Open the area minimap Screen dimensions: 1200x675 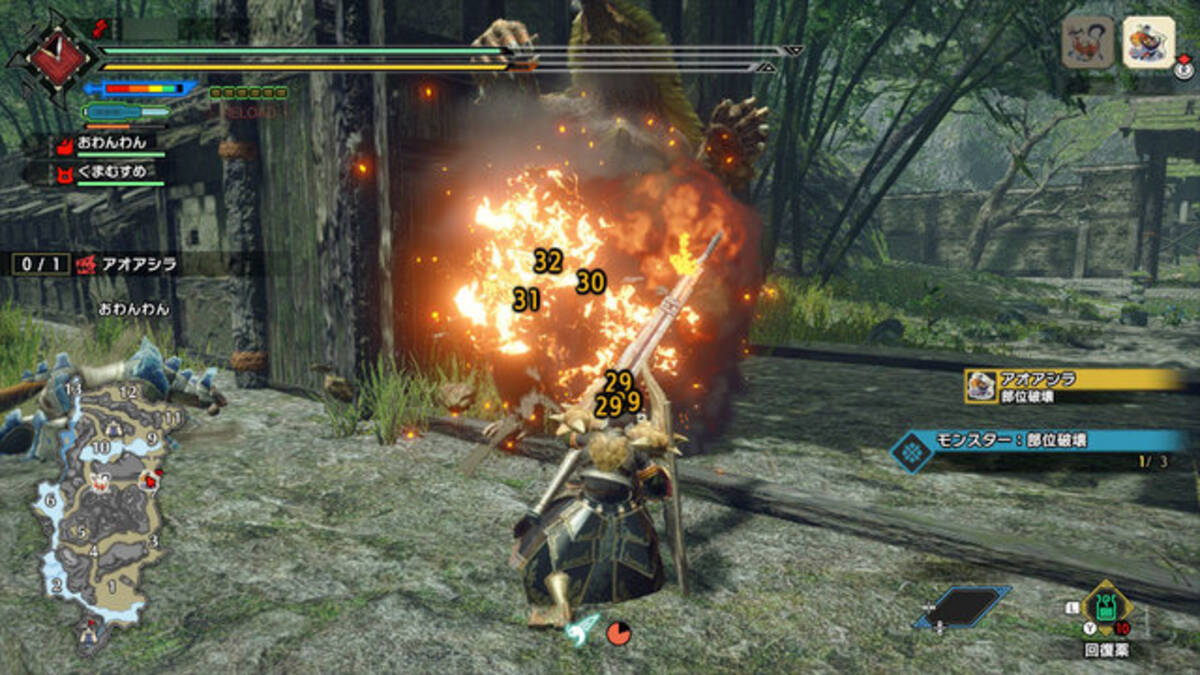(x=98, y=500)
